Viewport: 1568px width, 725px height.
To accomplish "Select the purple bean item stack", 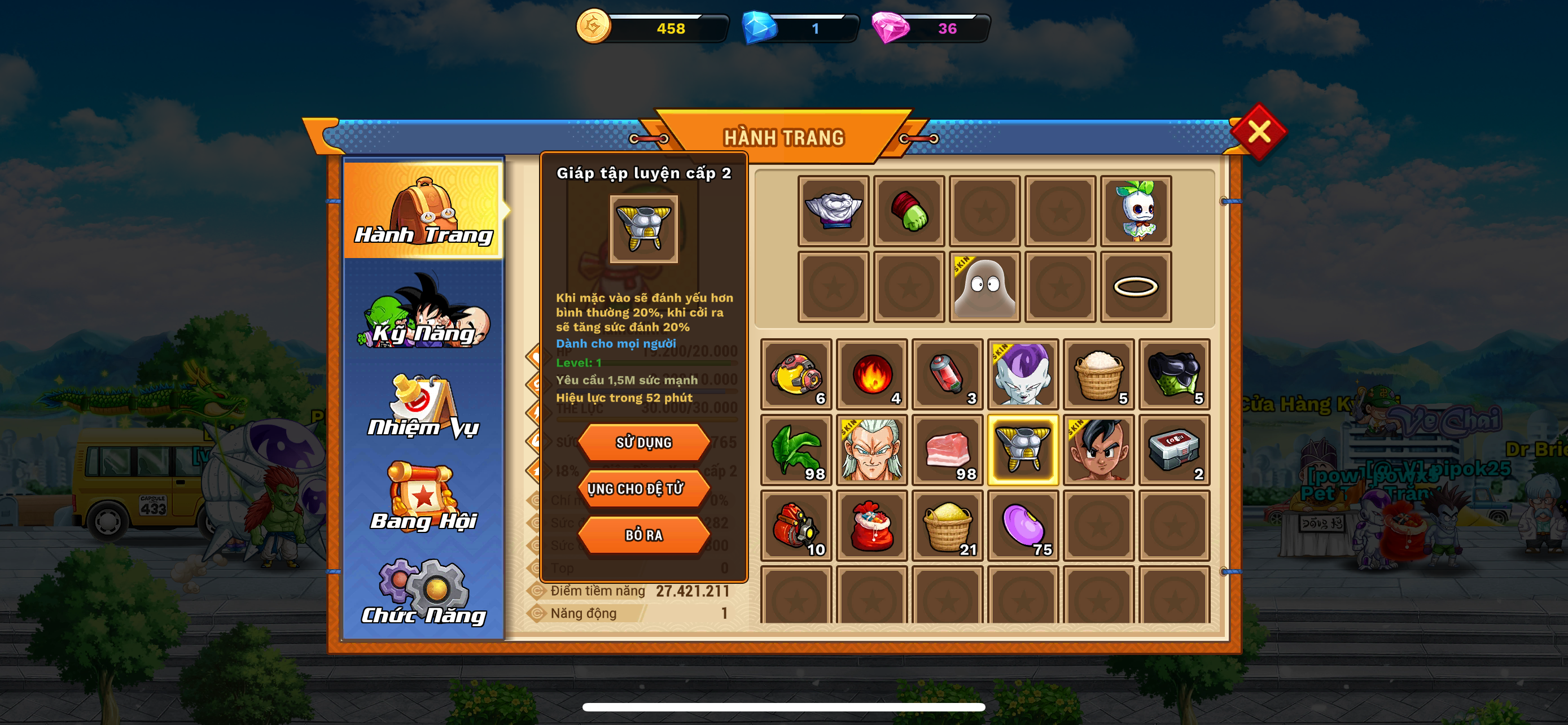I will click(x=1023, y=525).
